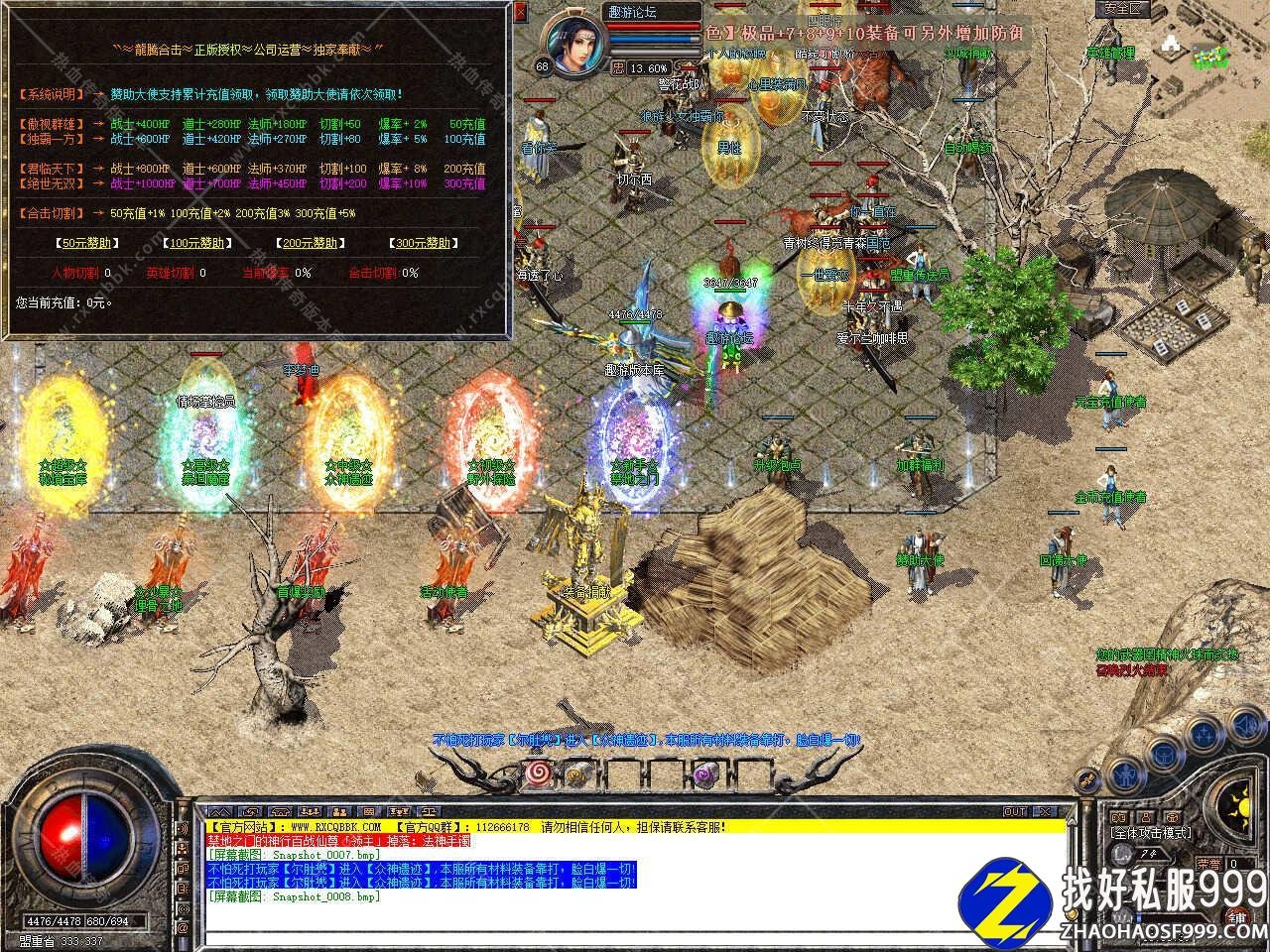Toggle the 全体攻击模式 attack mode label
Screen dimensions: 1270x952
pos(1153,834)
